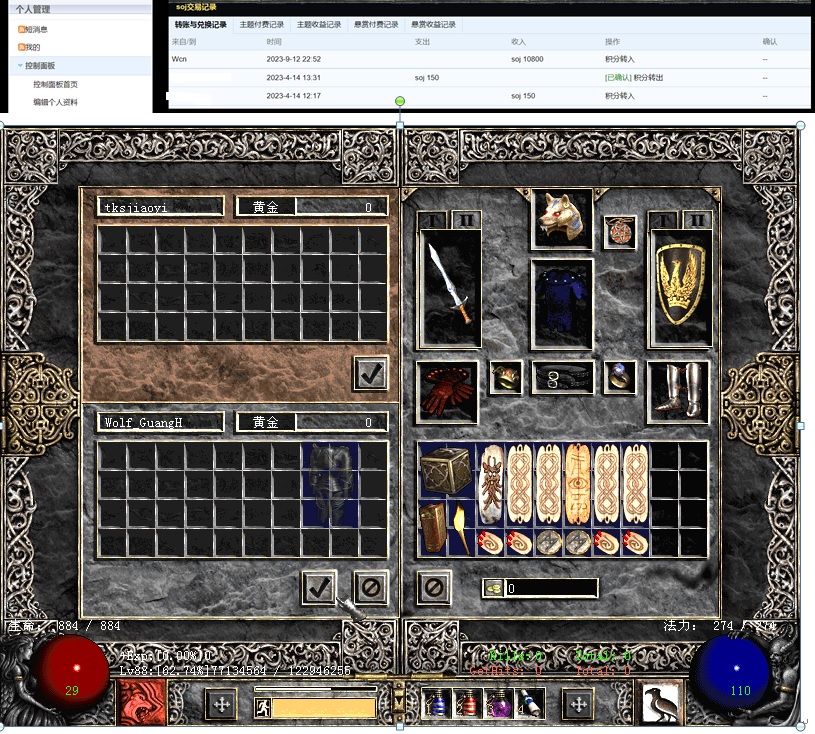Accept the trade with the checkmark button
The height and width of the screenshot is (734, 815).
tap(319, 587)
